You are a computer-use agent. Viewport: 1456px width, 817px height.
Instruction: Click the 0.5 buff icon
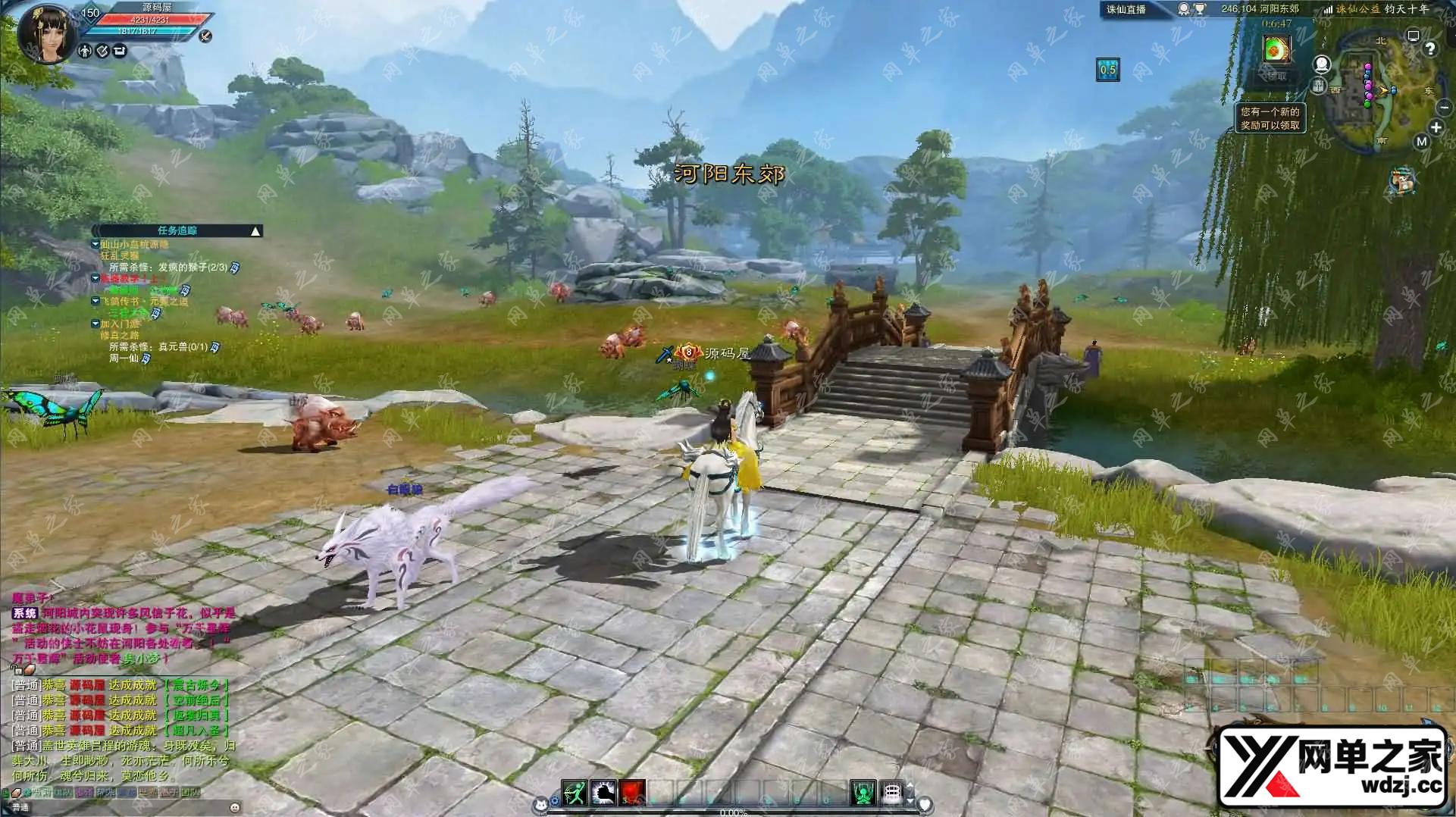point(1107,70)
